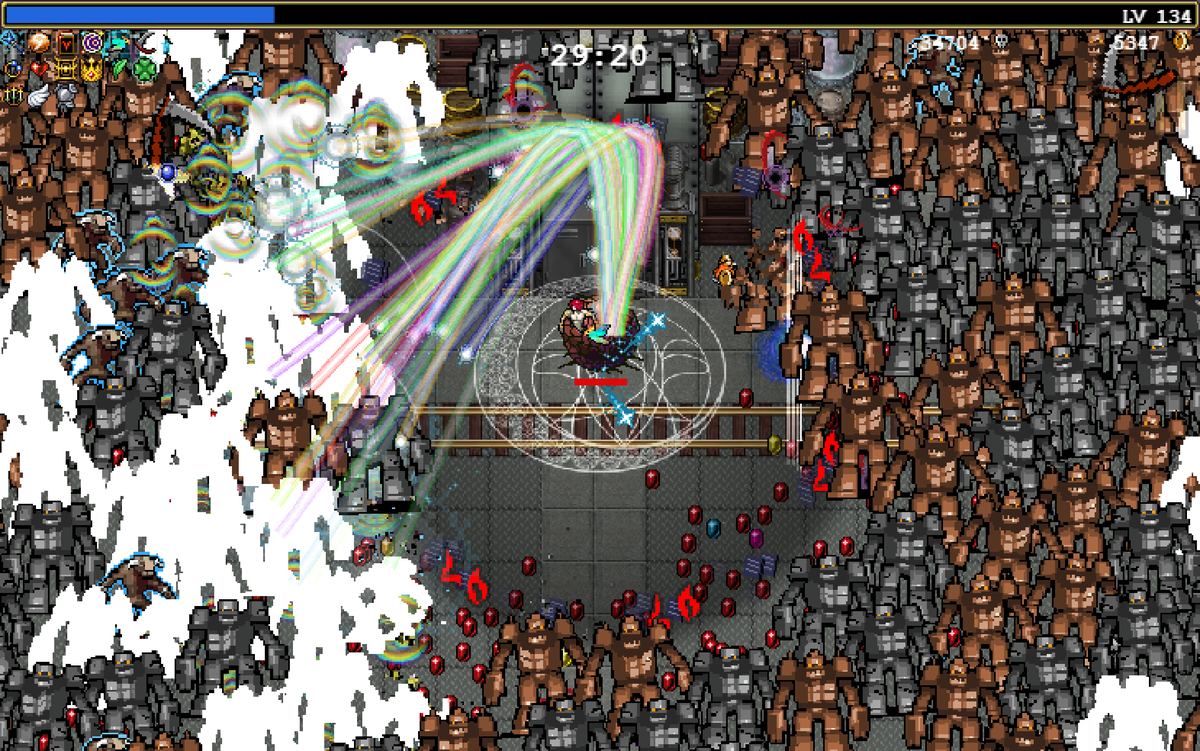The height and width of the screenshot is (751, 1200).
Task: Click the green Spinach leaf icon
Action: (121, 69)
